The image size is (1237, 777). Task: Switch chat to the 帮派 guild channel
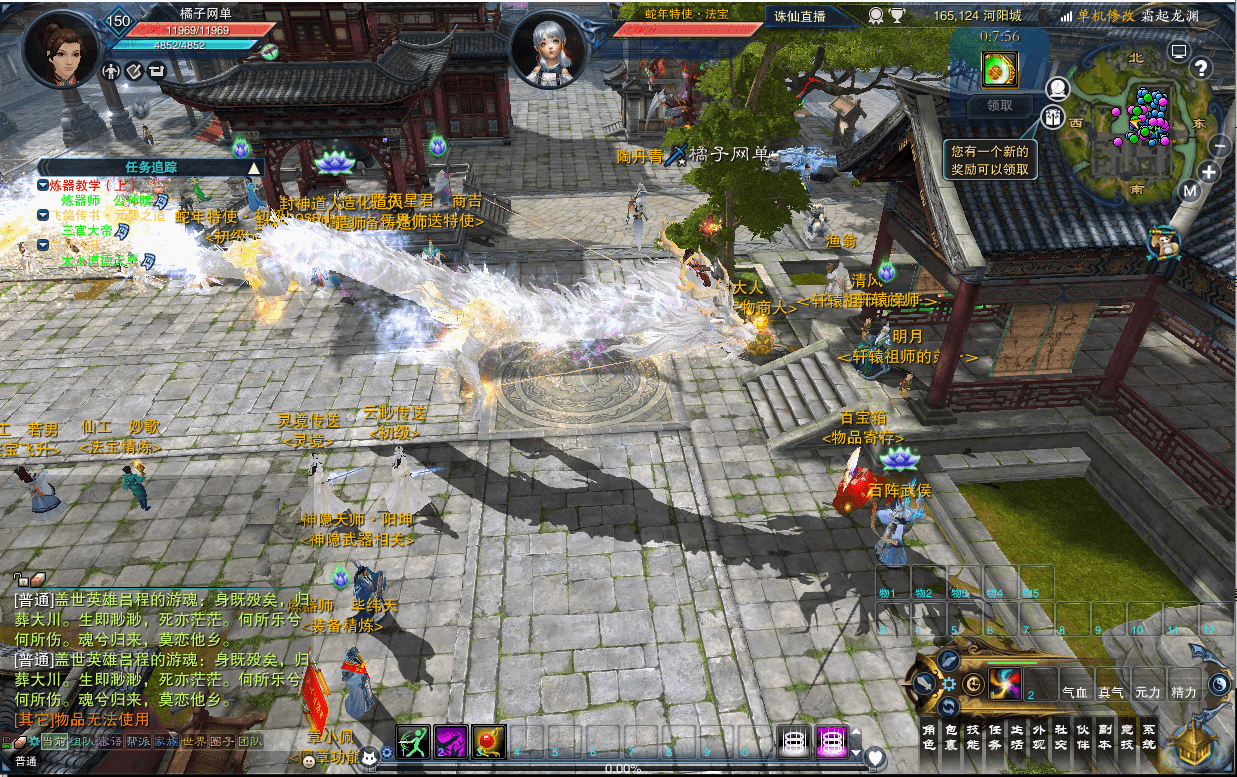pyautogui.click(x=138, y=742)
